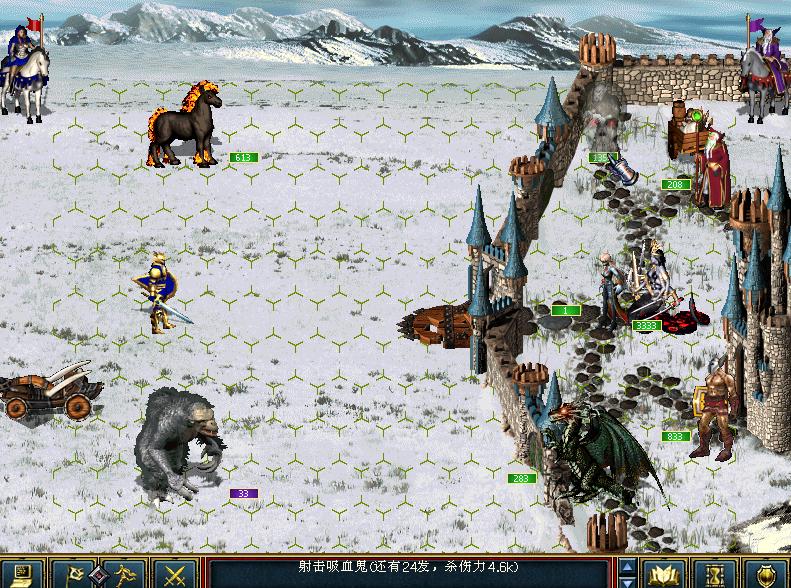The height and width of the screenshot is (588, 791).
Task: Make the unit wait with the hourglass button
Action: (717, 574)
